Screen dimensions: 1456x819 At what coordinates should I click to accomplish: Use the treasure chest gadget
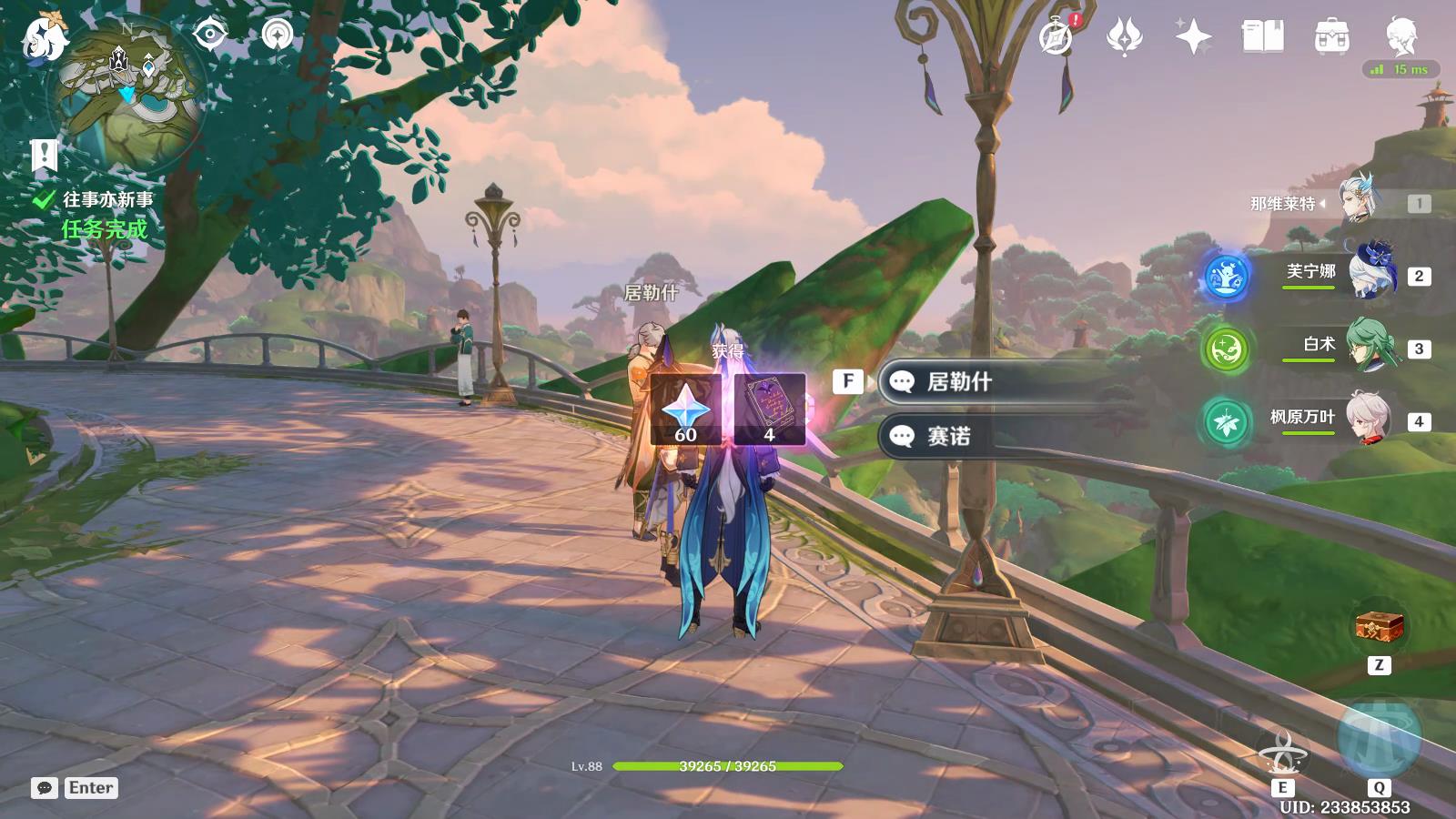[x=1379, y=628]
